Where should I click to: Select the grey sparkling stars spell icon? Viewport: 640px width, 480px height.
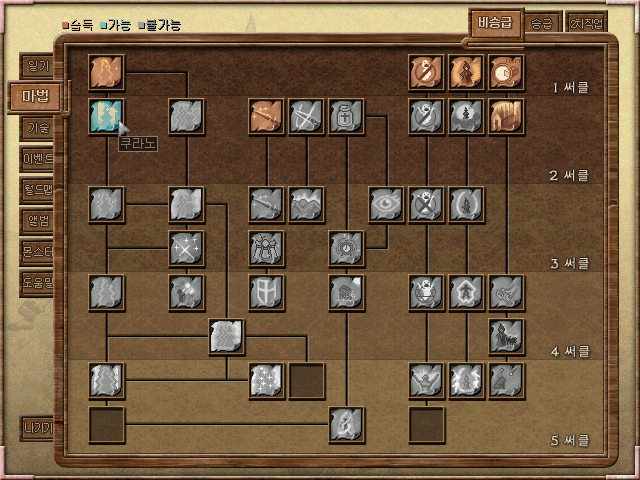tap(267, 379)
